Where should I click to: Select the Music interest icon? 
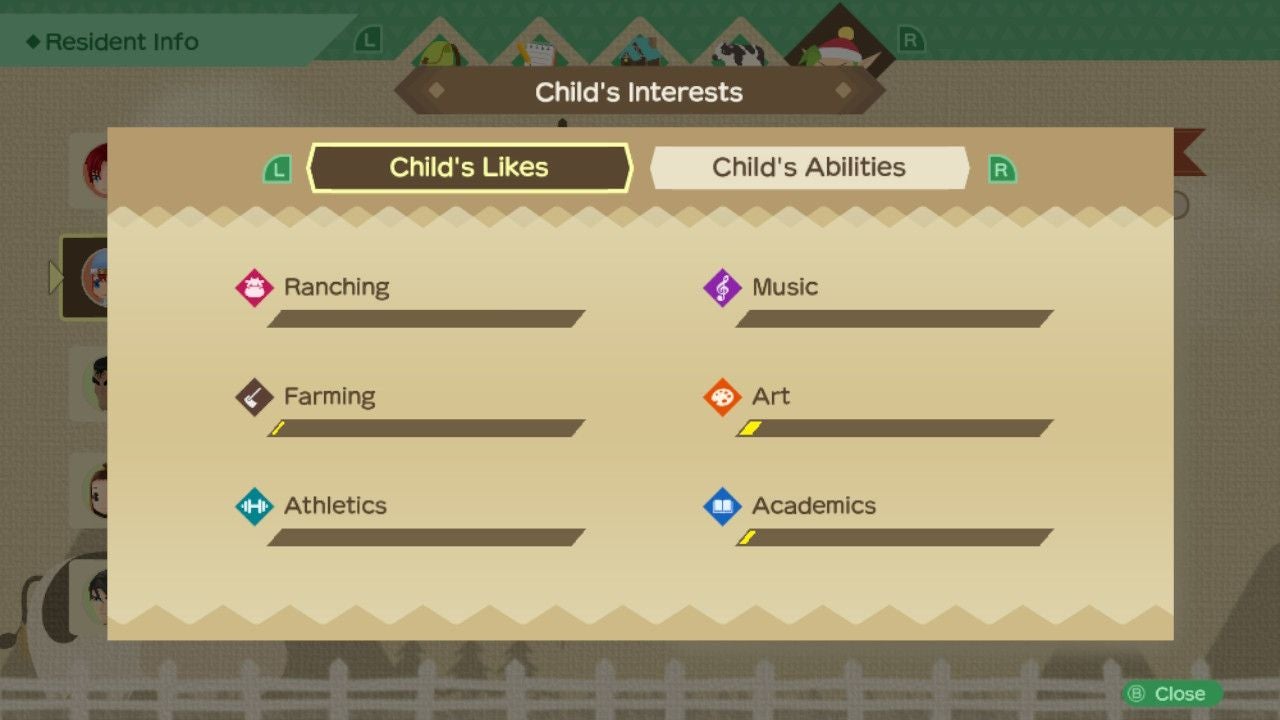tap(721, 287)
